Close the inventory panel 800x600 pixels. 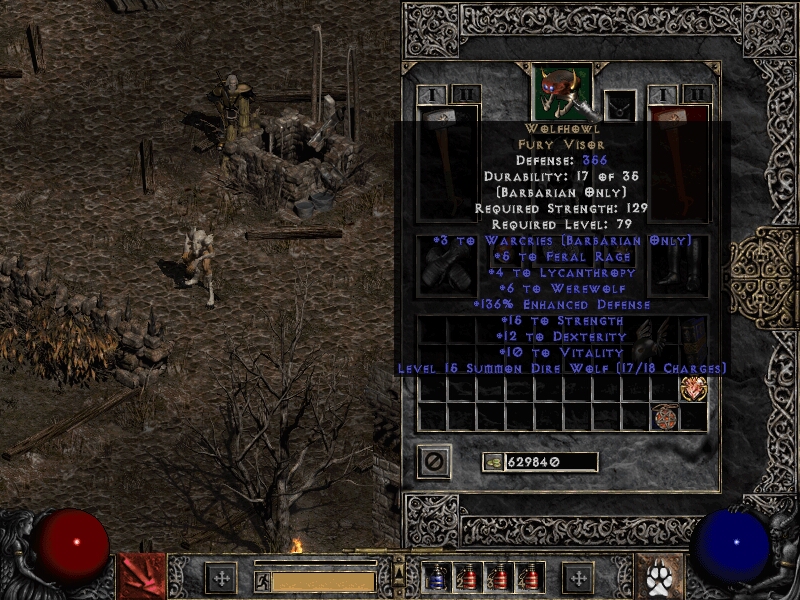434,461
